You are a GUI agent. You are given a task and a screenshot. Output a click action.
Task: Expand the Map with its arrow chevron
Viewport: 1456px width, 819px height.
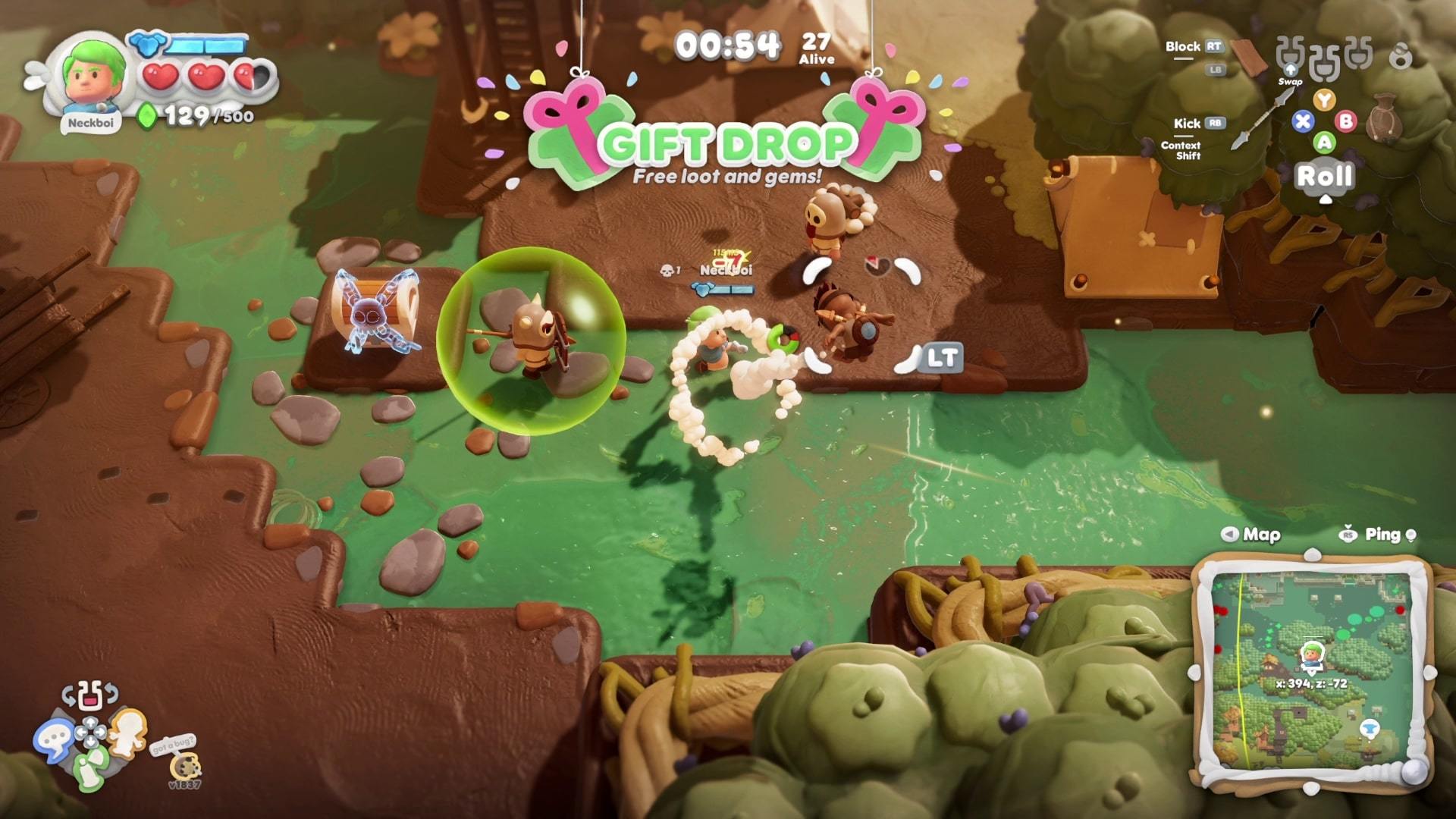coord(1228,535)
